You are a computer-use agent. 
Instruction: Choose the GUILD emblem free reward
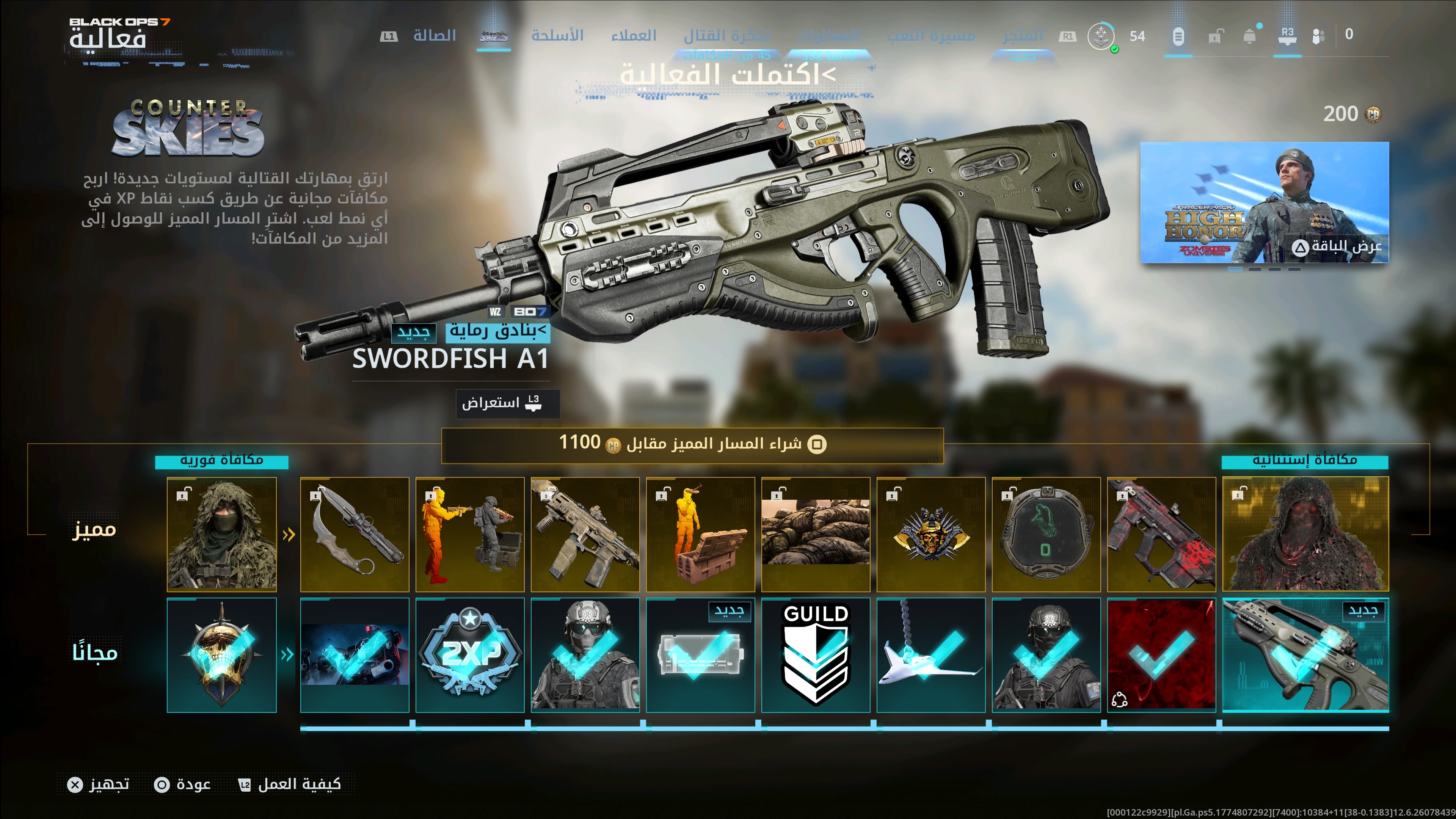[x=816, y=654]
